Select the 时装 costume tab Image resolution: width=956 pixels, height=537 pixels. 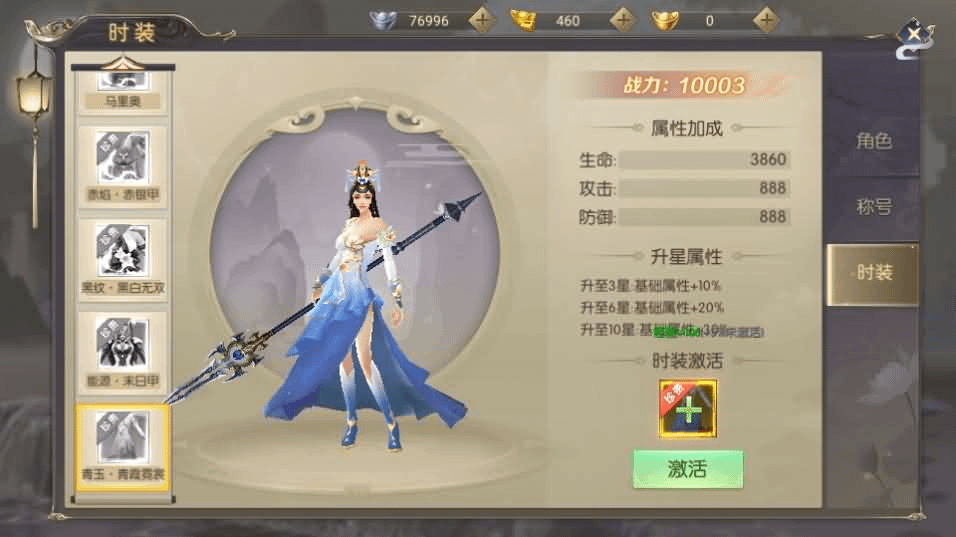(x=872, y=273)
